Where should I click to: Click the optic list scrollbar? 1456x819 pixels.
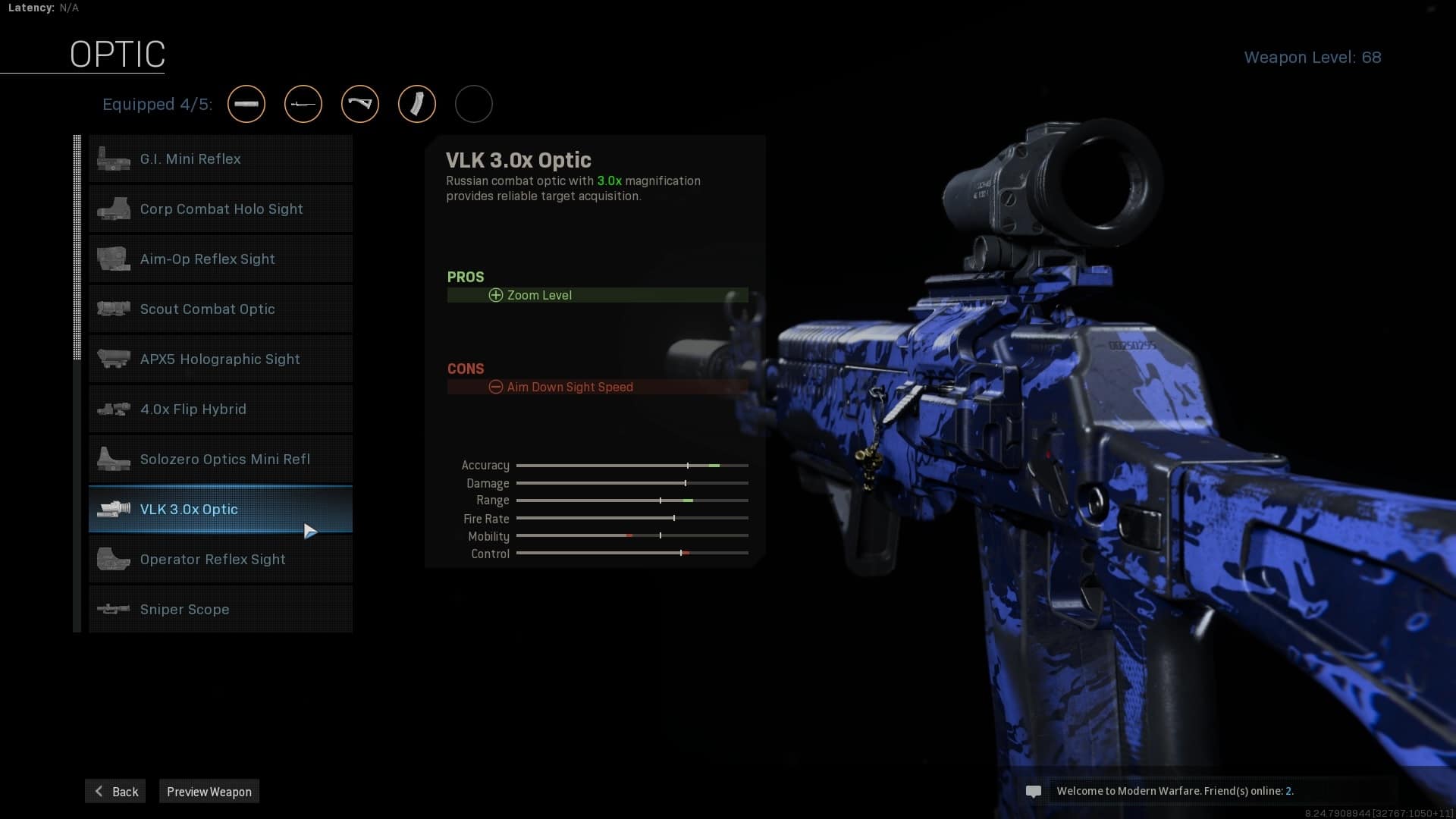point(77,246)
